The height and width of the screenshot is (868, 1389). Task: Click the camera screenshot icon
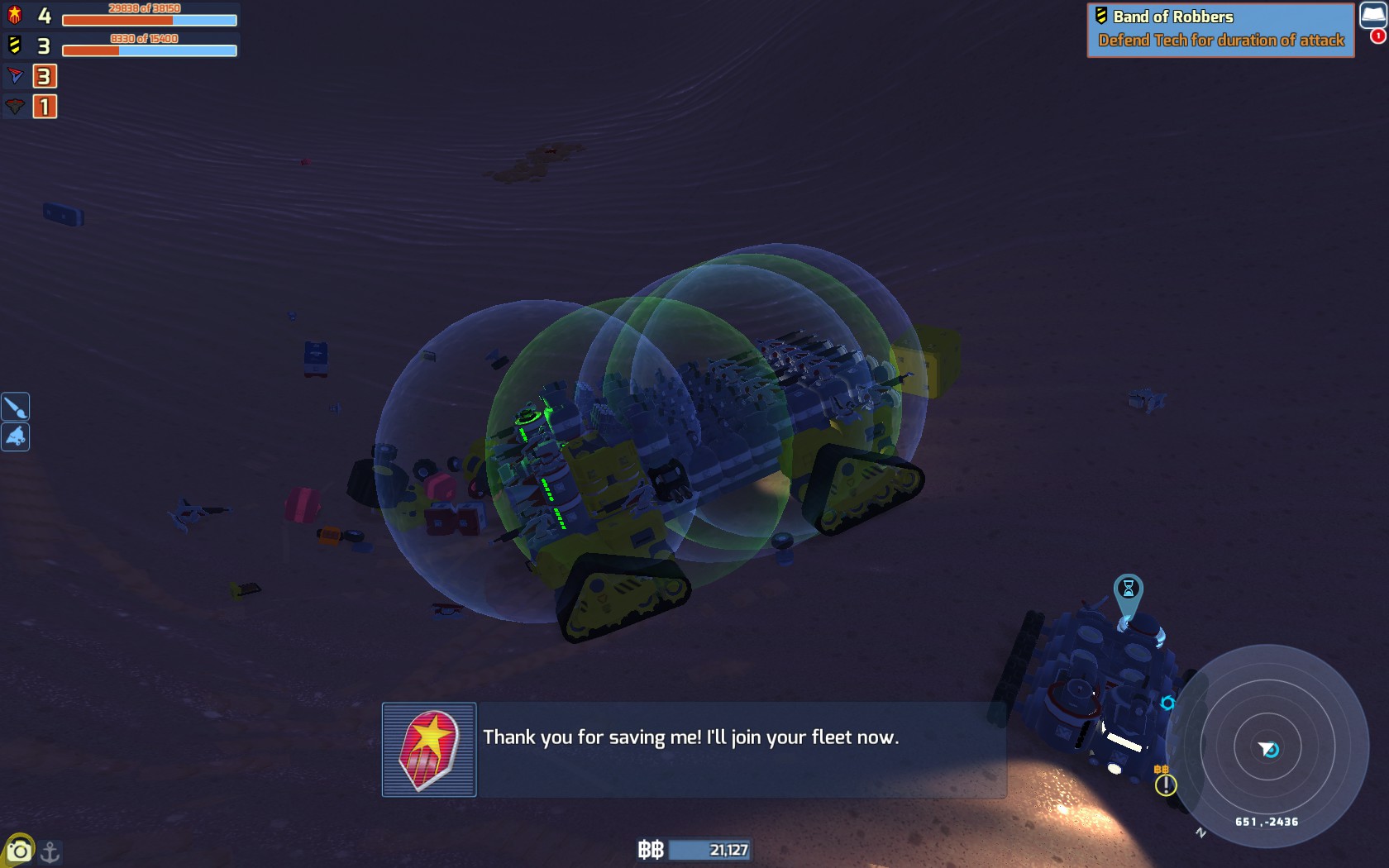(x=18, y=848)
